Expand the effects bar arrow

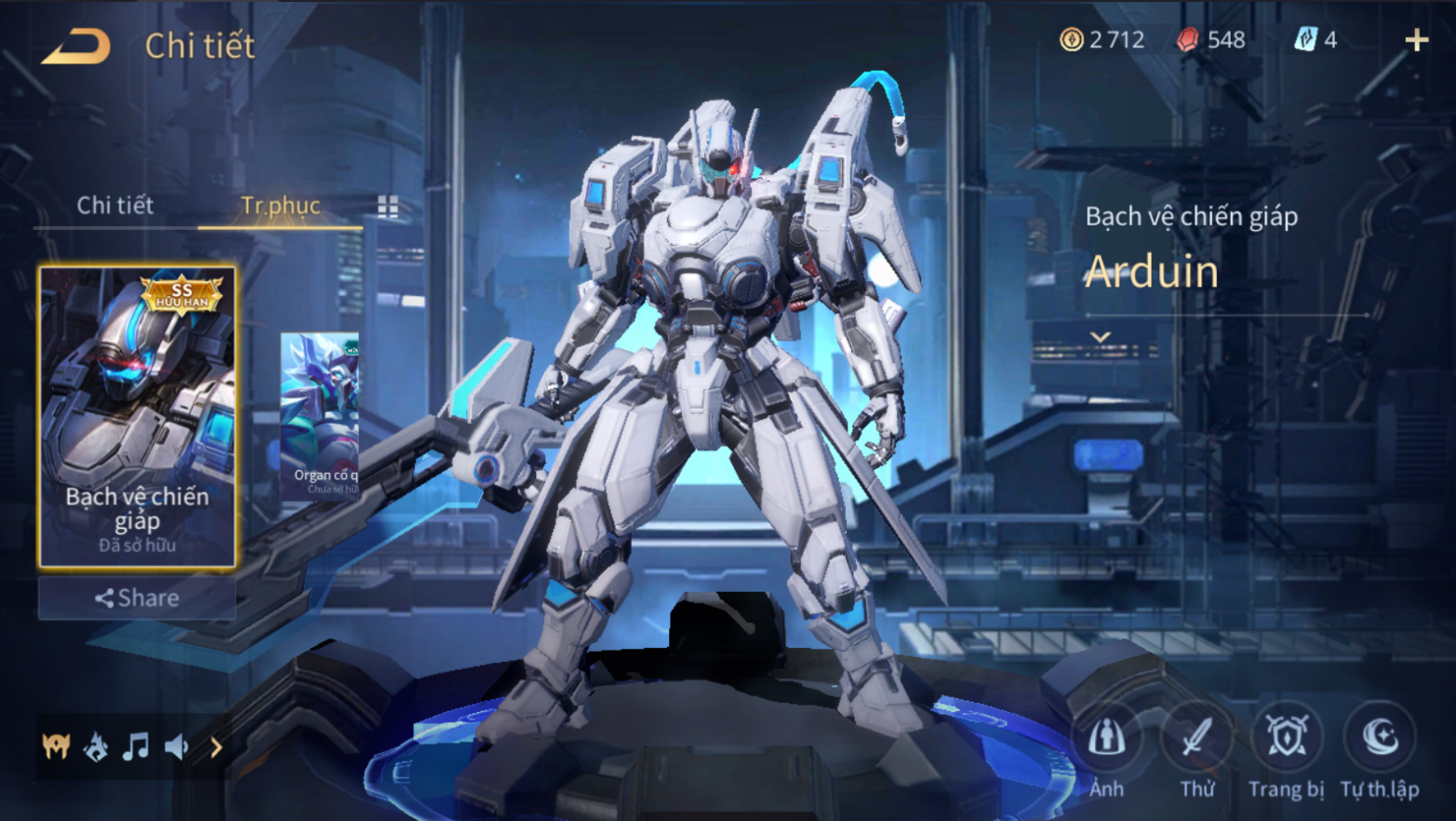[x=216, y=747]
